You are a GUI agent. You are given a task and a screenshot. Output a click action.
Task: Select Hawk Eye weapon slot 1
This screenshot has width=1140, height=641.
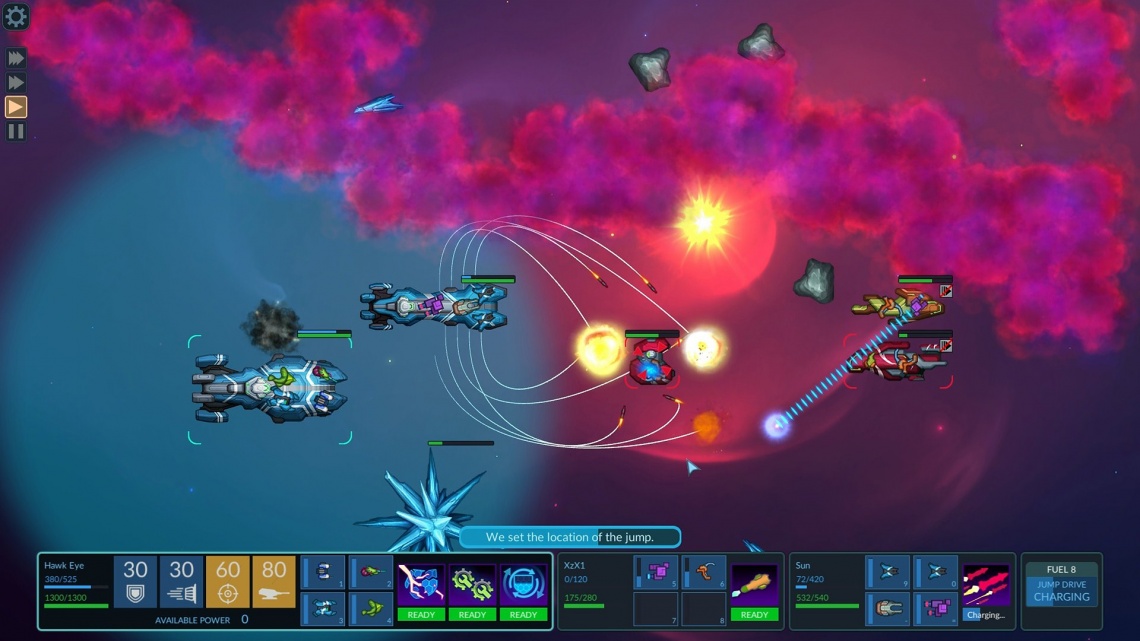324,573
